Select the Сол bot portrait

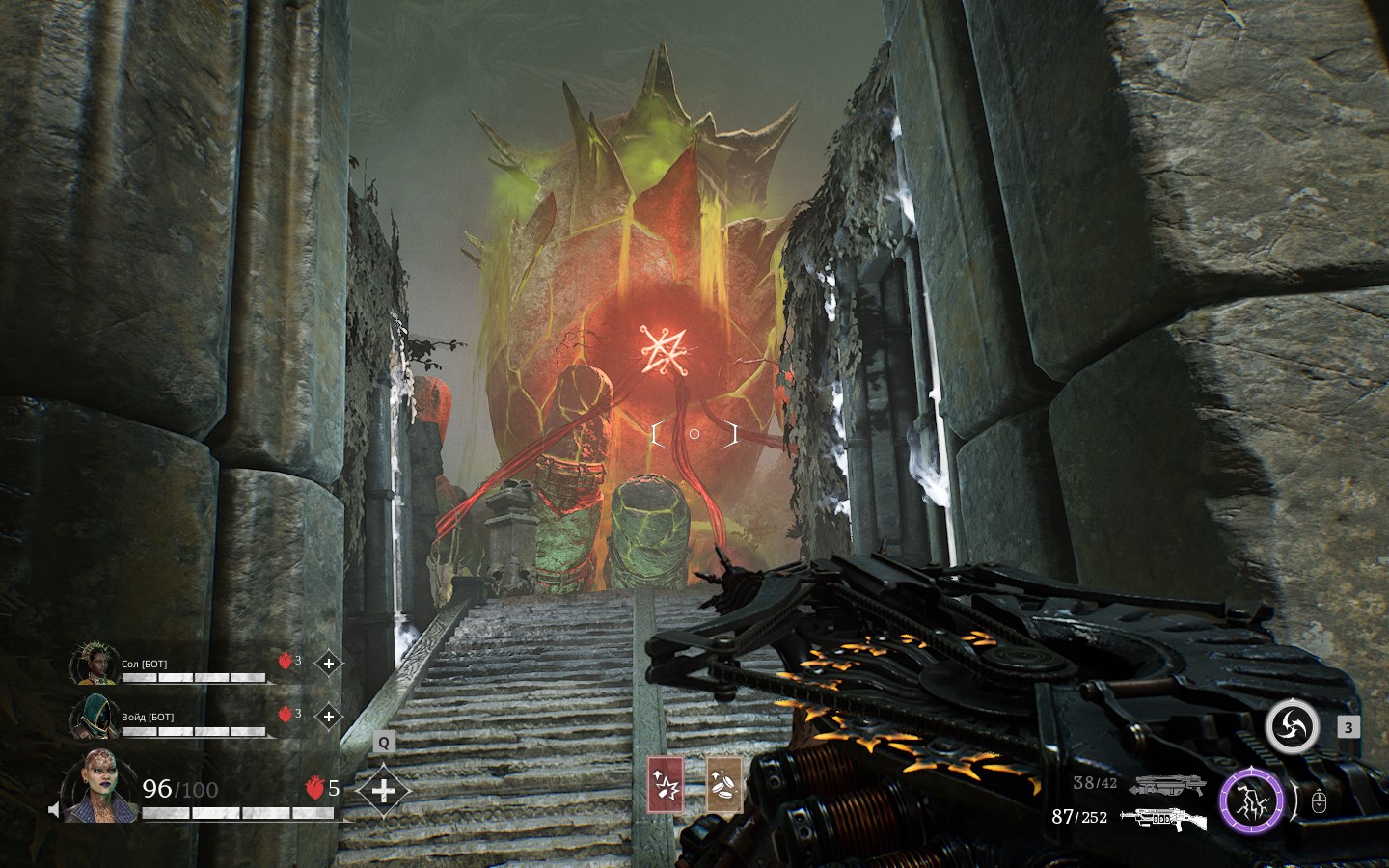tap(94, 664)
